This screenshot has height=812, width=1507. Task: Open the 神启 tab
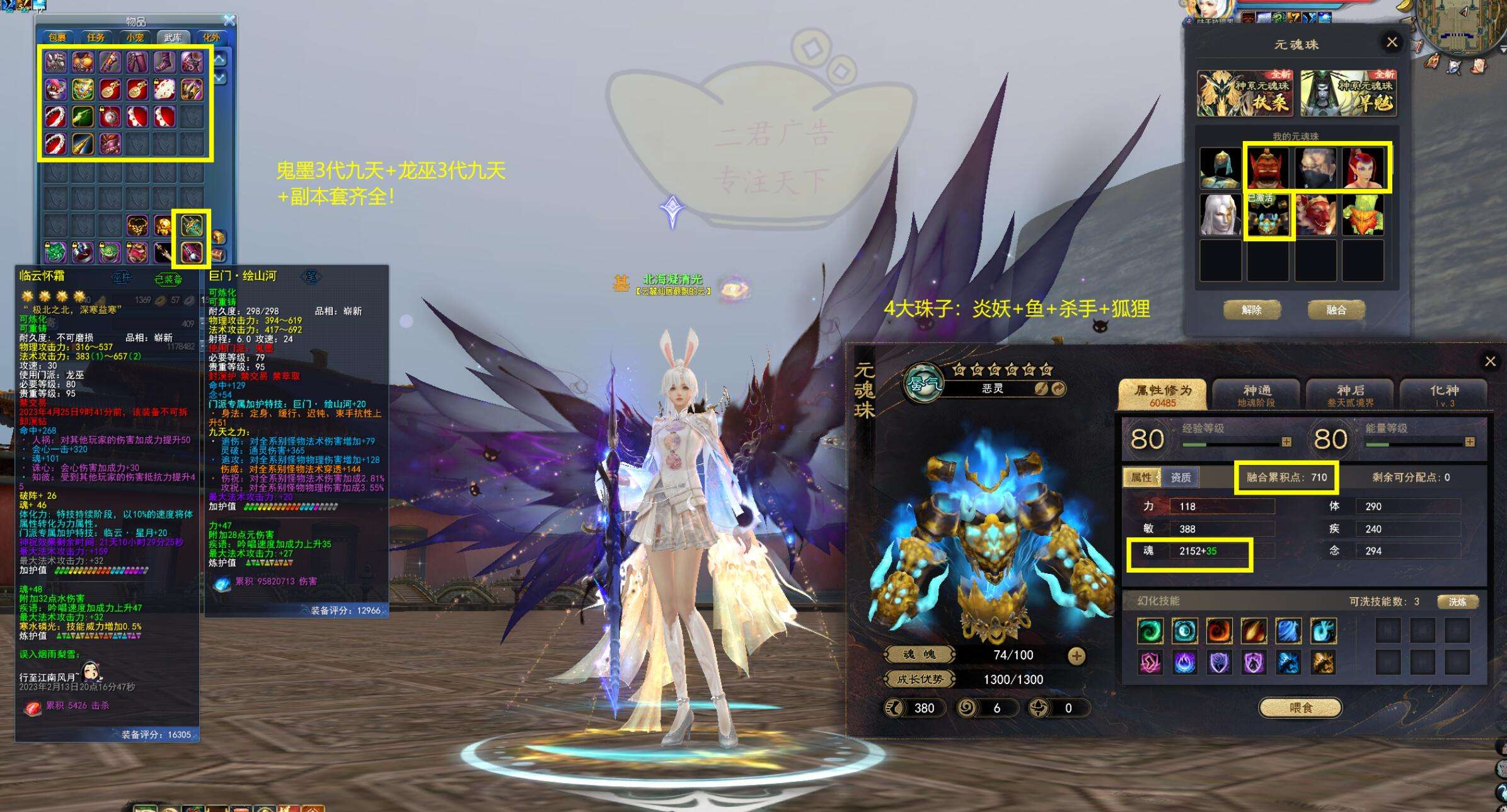1350,395
